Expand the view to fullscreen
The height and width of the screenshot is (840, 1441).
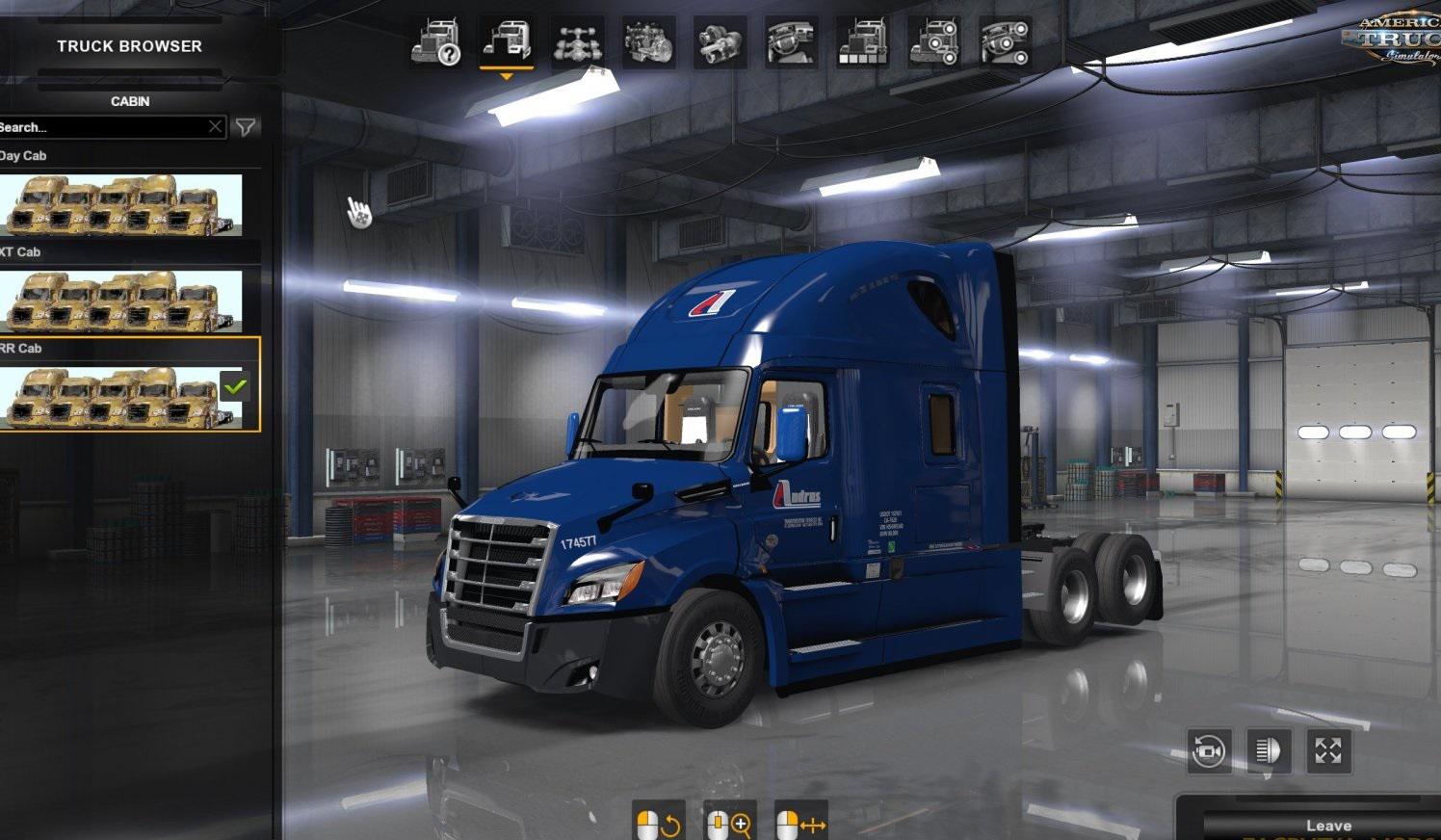point(1328,750)
